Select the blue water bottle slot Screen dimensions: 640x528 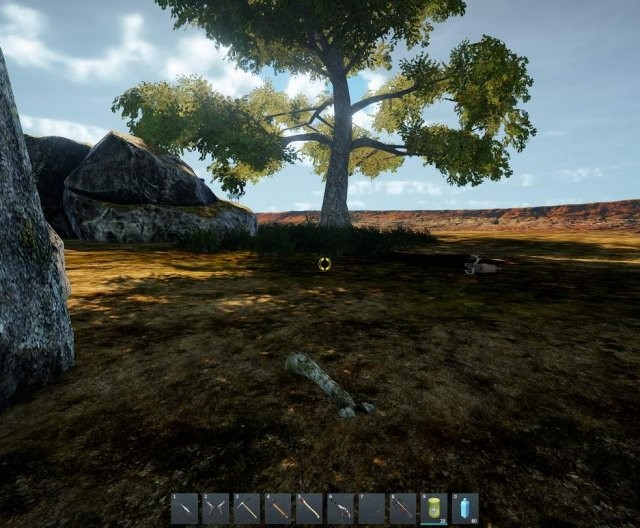tap(465, 508)
